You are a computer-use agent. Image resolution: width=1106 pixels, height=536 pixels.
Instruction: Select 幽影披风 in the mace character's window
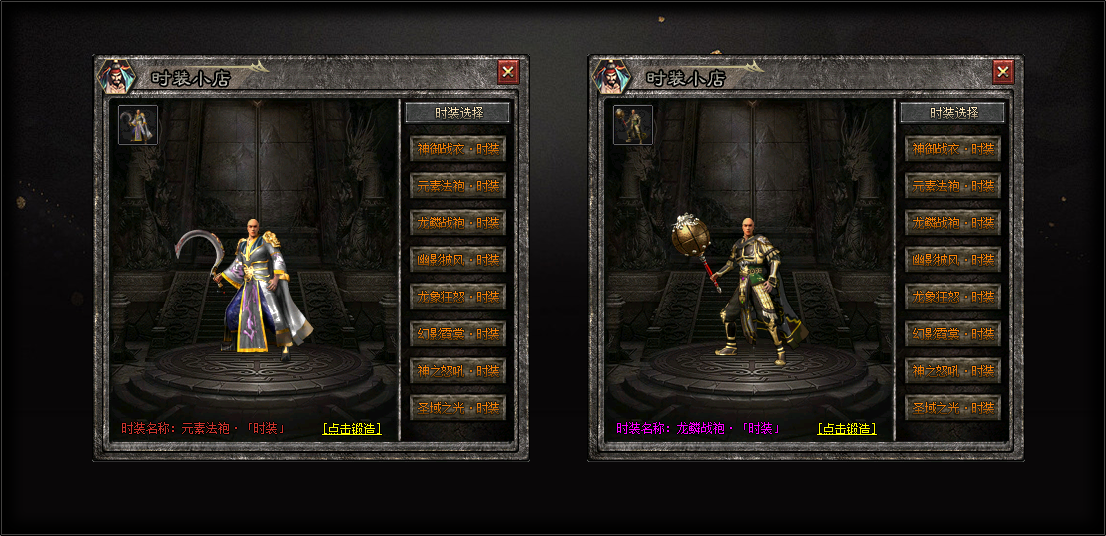pyautogui.click(x=953, y=260)
